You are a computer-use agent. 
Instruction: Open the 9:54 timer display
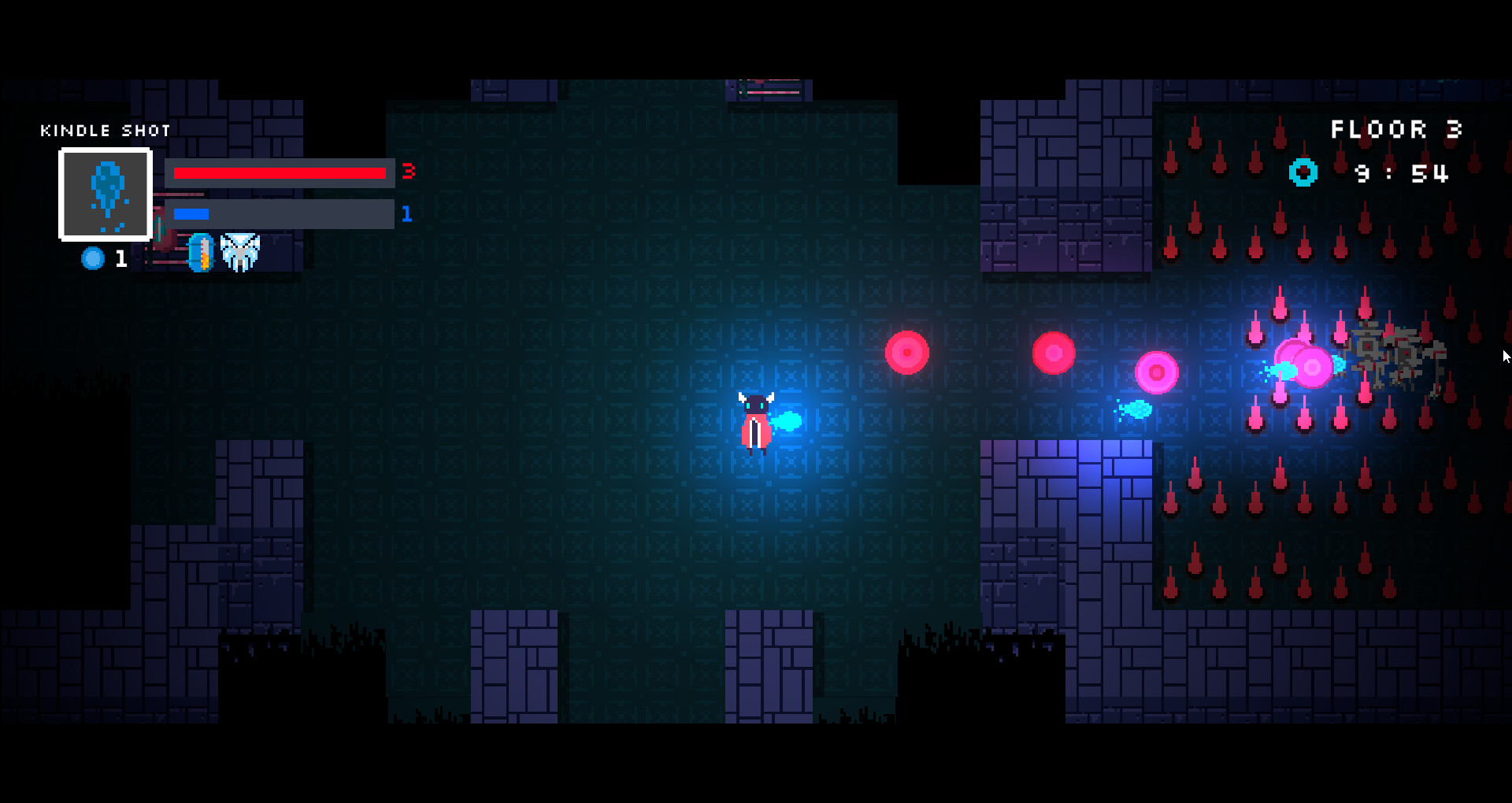click(x=1402, y=174)
